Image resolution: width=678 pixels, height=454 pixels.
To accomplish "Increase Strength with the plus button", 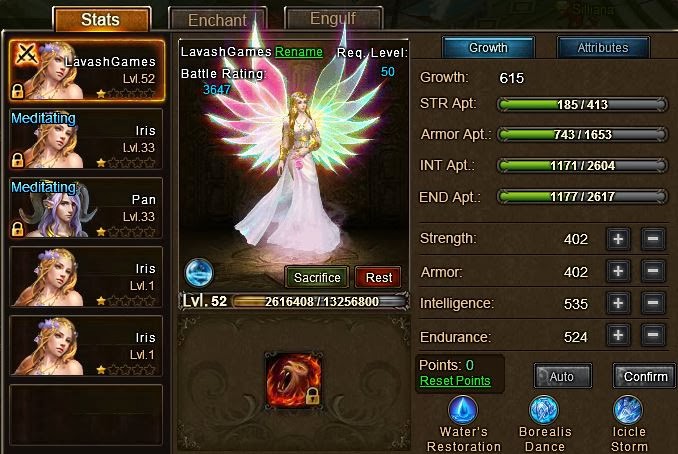I will (x=618, y=239).
